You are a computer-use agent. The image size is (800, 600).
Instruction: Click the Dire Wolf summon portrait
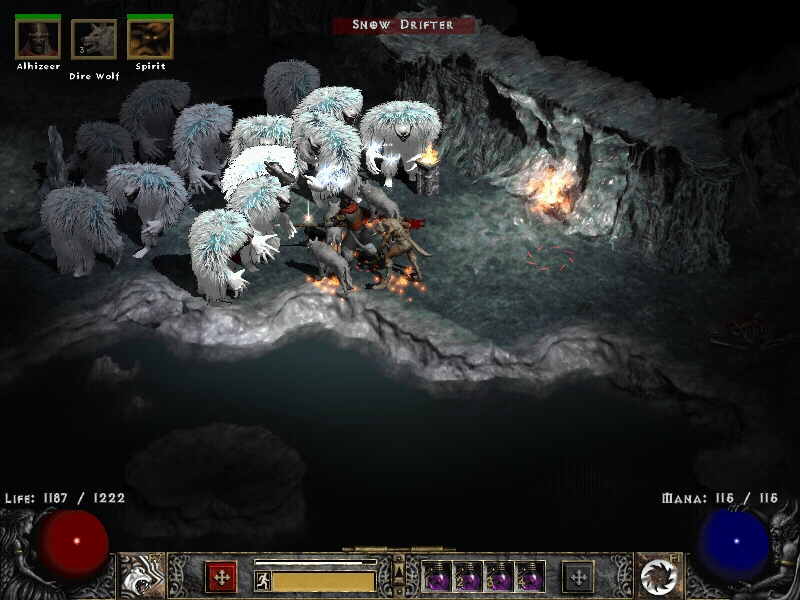(x=94, y=41)
